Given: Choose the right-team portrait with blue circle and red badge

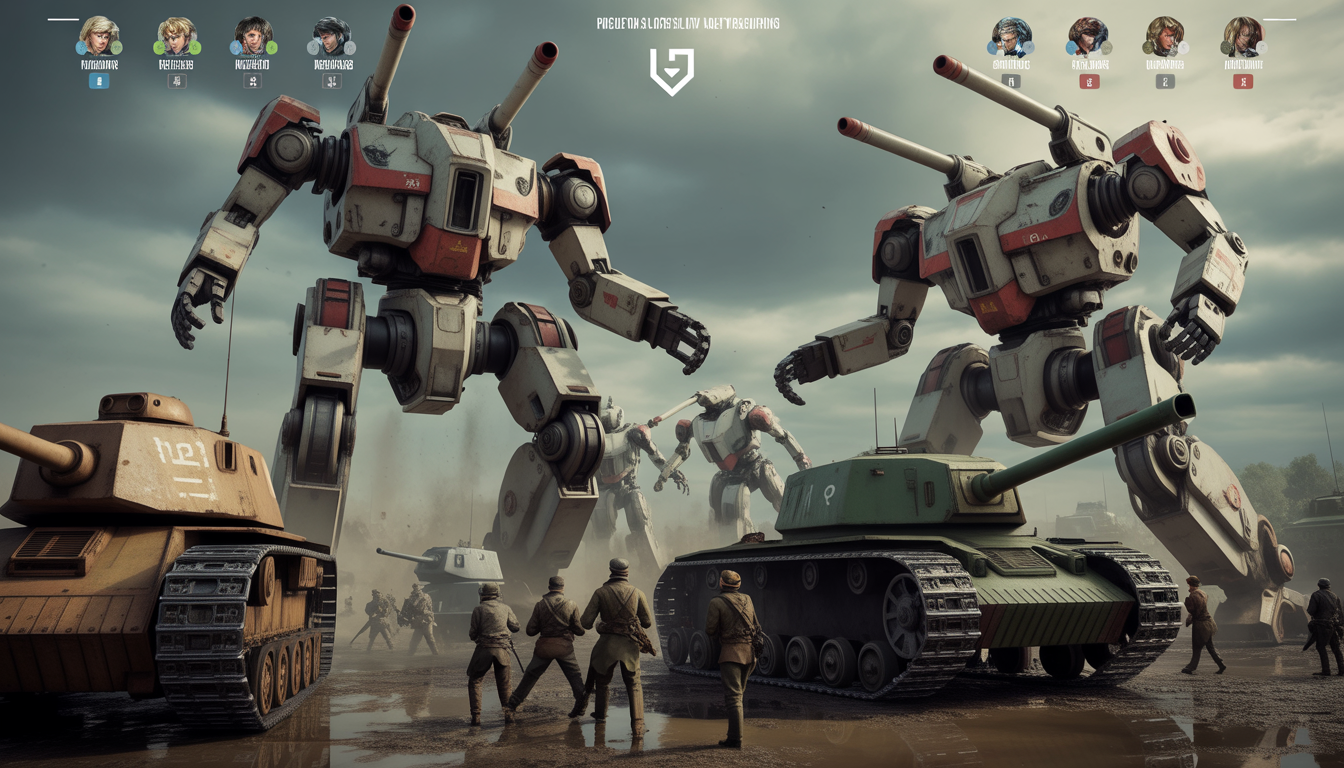Looking at the screenshot, I should click(1088, 37).
